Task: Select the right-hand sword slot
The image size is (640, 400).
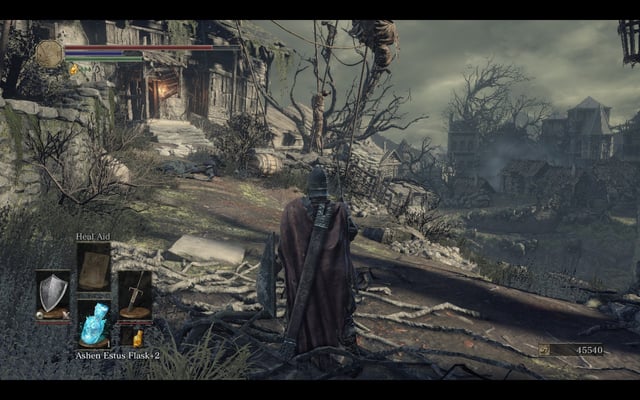Action: tap(135, 295)
